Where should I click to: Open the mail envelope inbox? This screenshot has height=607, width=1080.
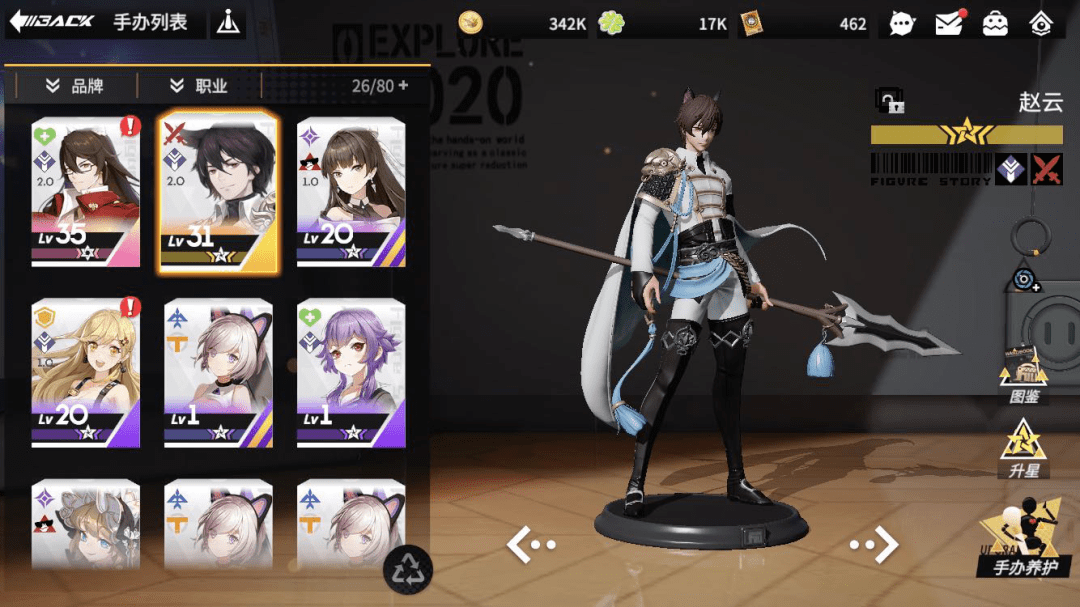[949, 23]
